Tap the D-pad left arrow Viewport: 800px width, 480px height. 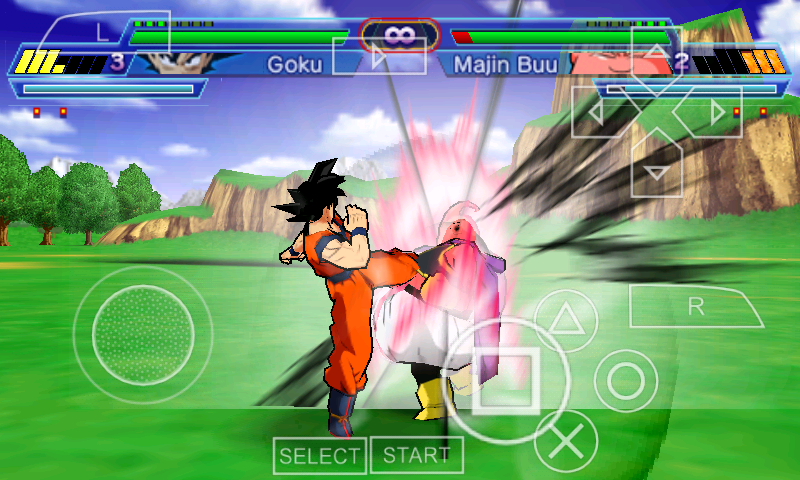click(596, 113)
